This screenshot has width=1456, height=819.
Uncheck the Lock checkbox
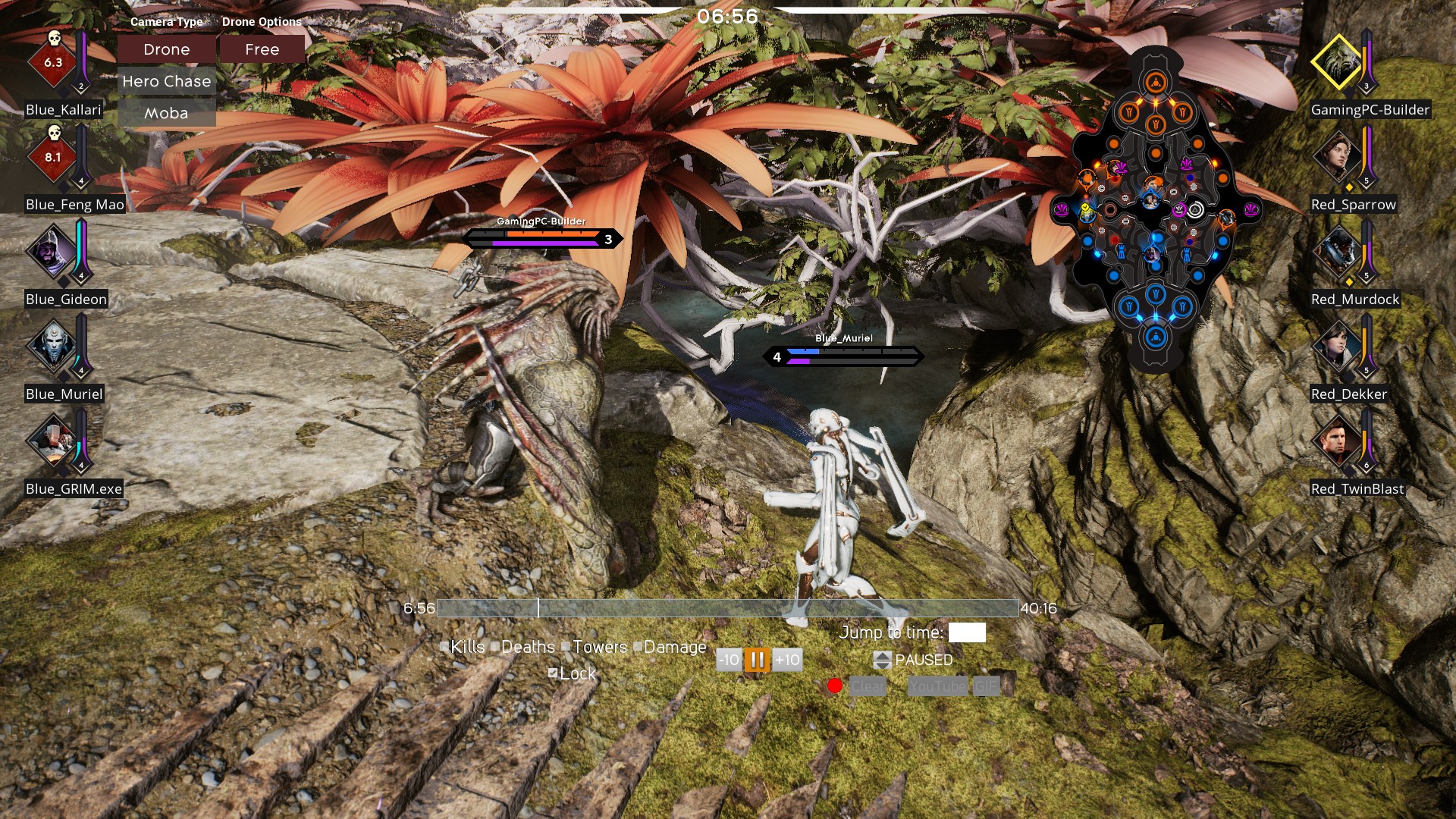[x=553, y=673]
